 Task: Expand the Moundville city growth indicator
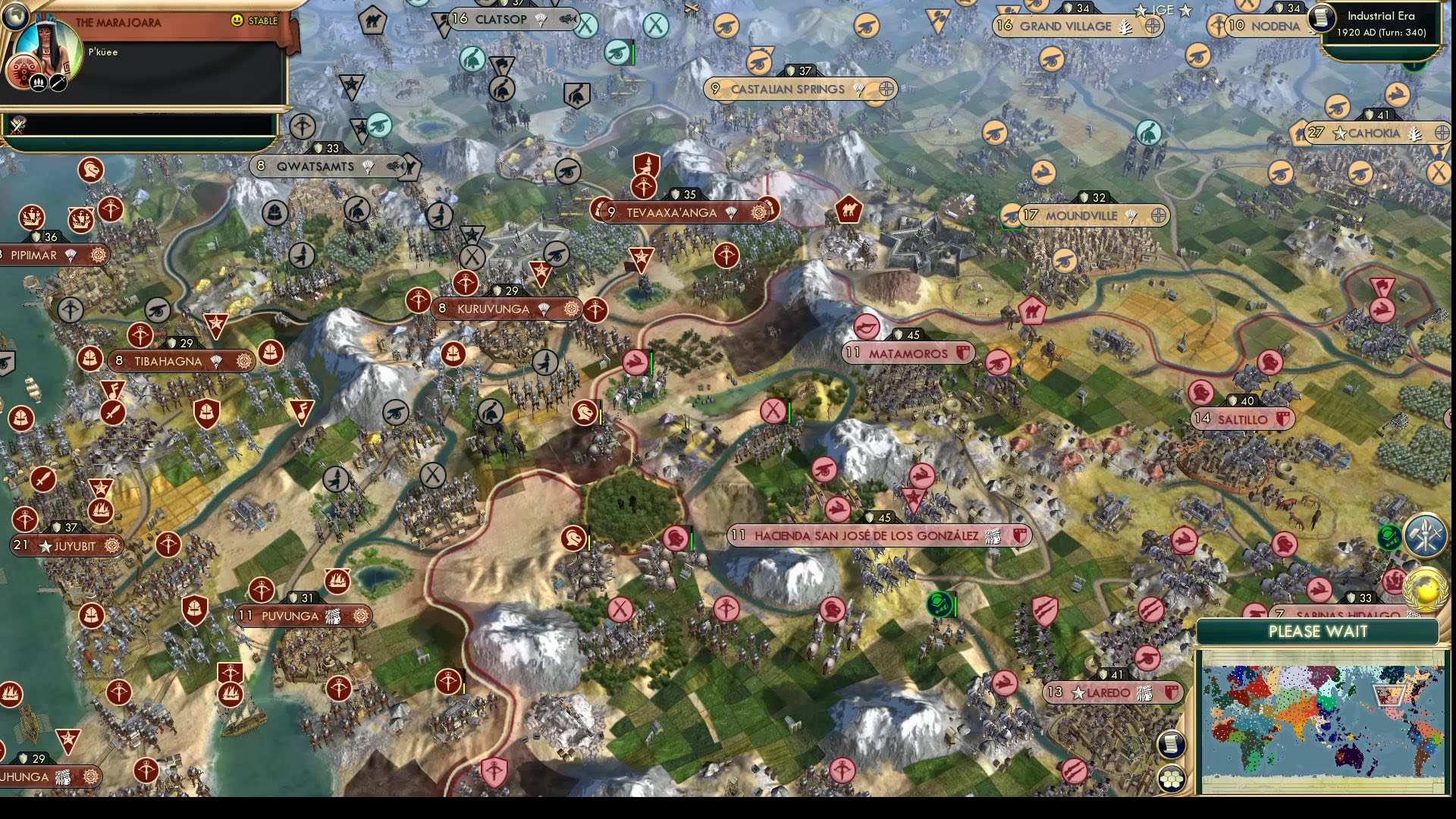point(1156,215)
